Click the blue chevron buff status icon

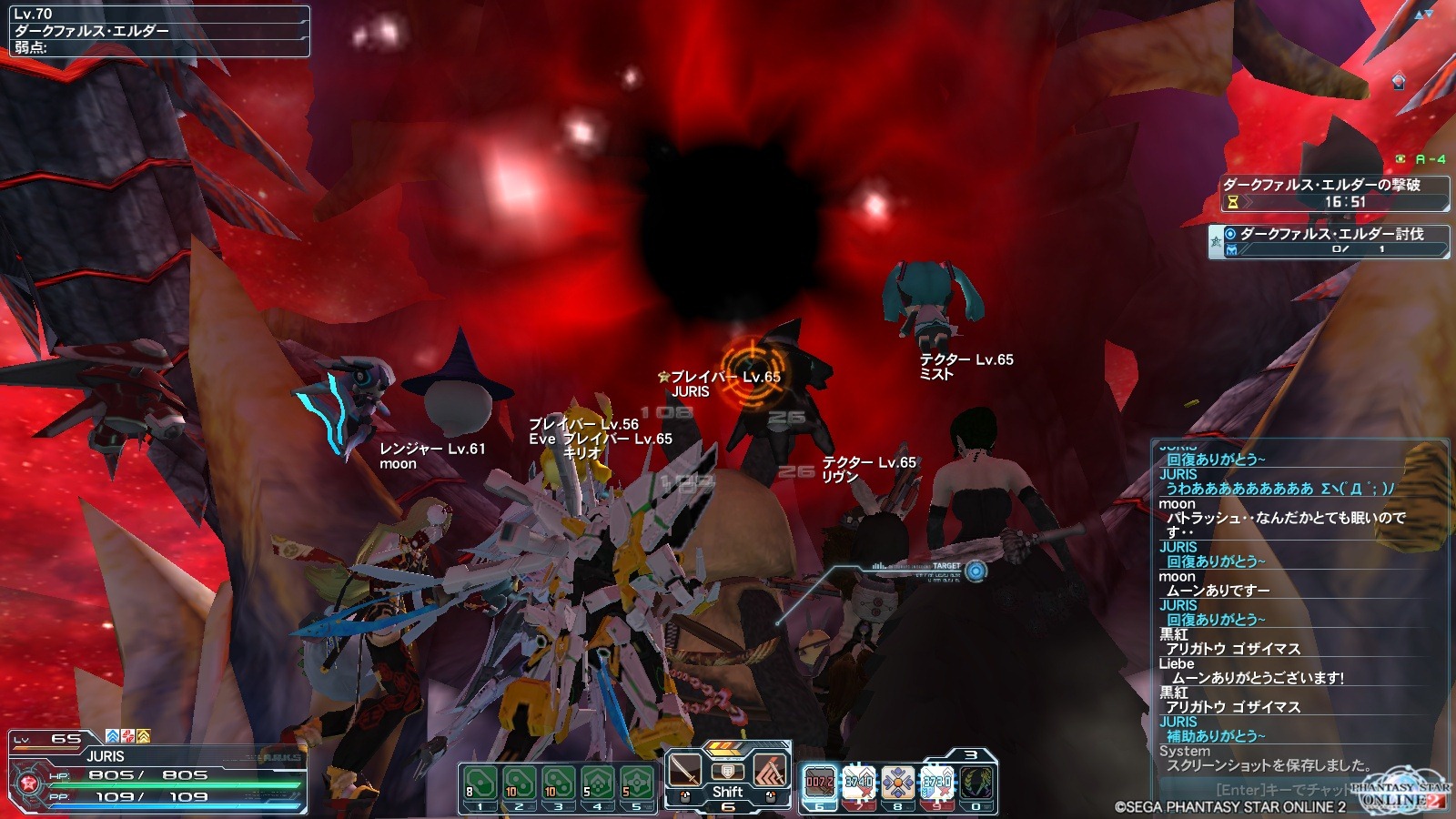tap(113, 736)
